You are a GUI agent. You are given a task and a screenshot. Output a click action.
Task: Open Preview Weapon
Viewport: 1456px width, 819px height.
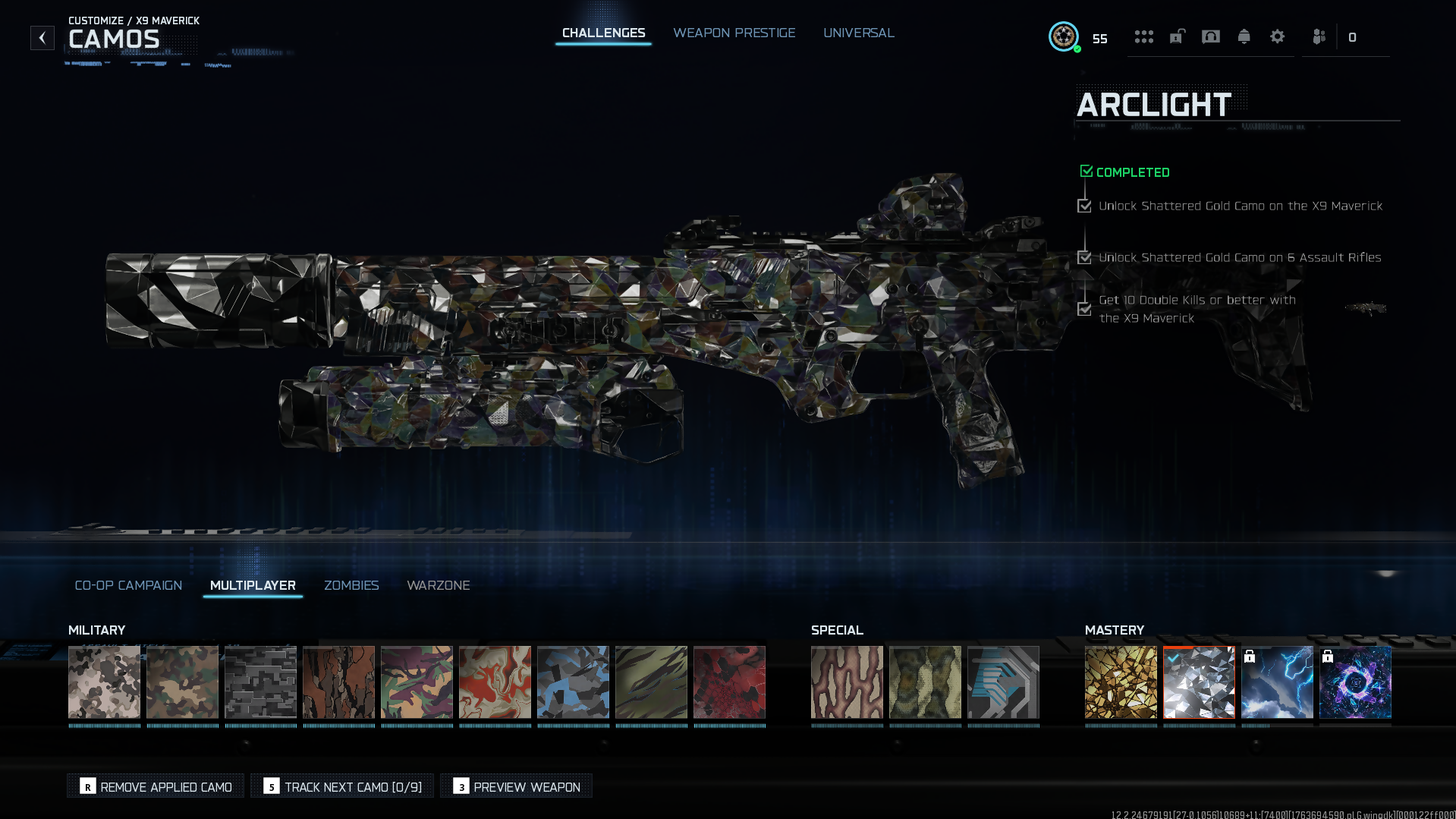[x=516, y=786]
